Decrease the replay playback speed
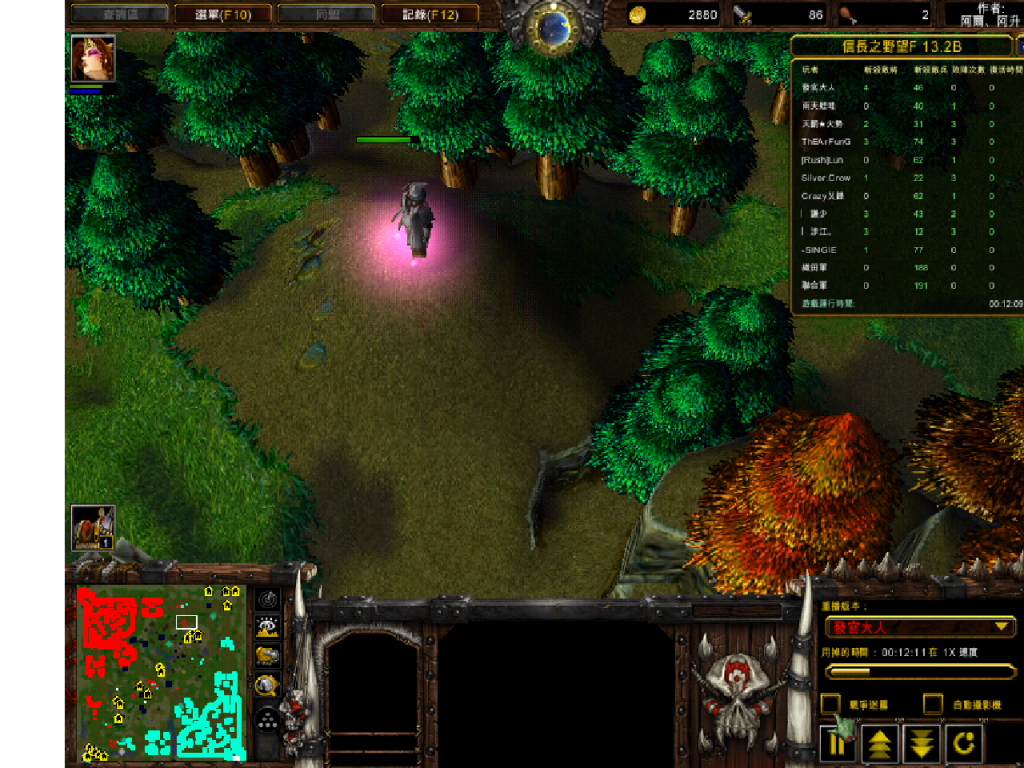The image size is (1024, 768). click(x=921, y=744)
